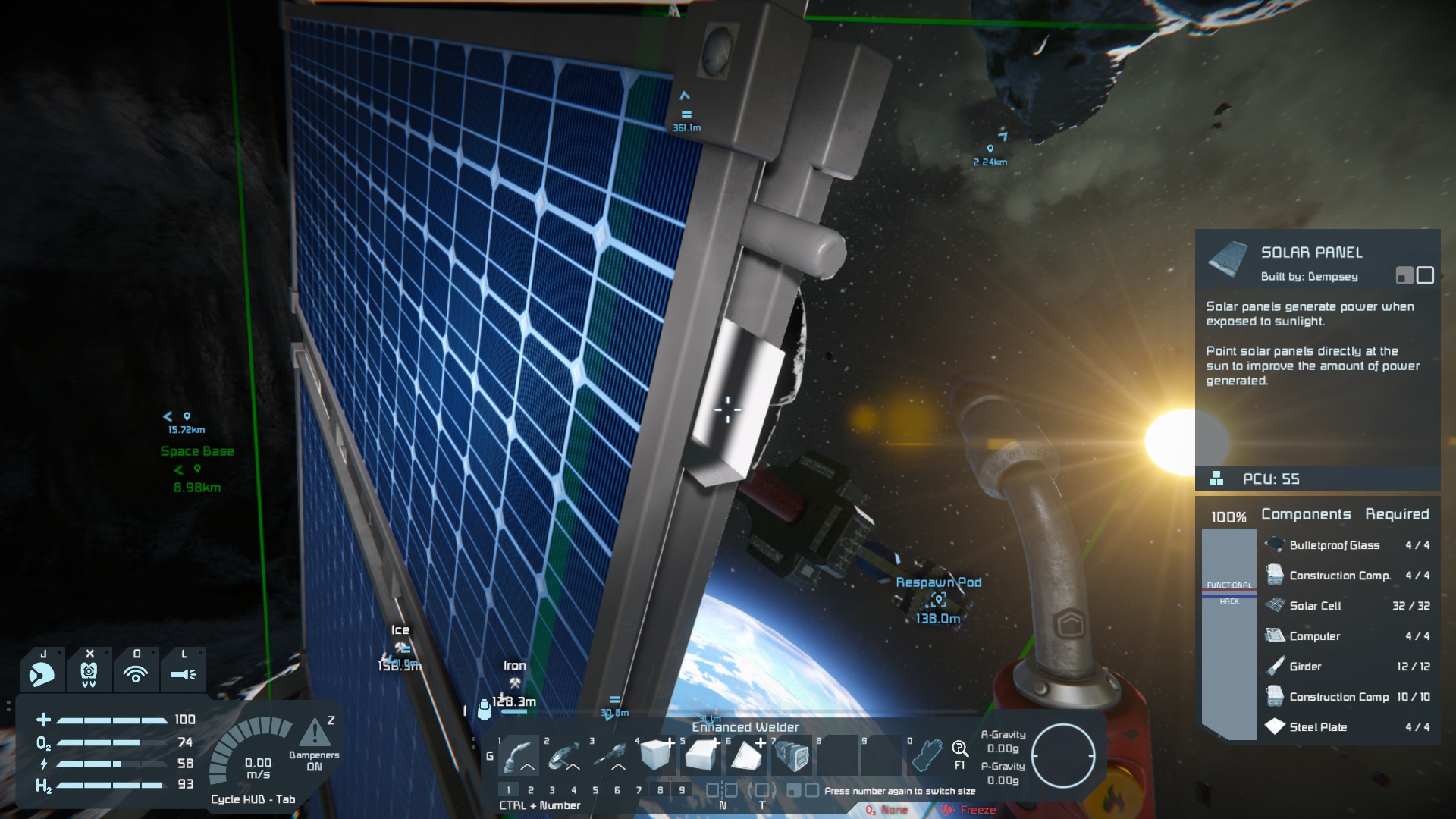Screen dimensions: 1456x819
Task: Select the cargo container block slot
Action: tap(792, 755)
